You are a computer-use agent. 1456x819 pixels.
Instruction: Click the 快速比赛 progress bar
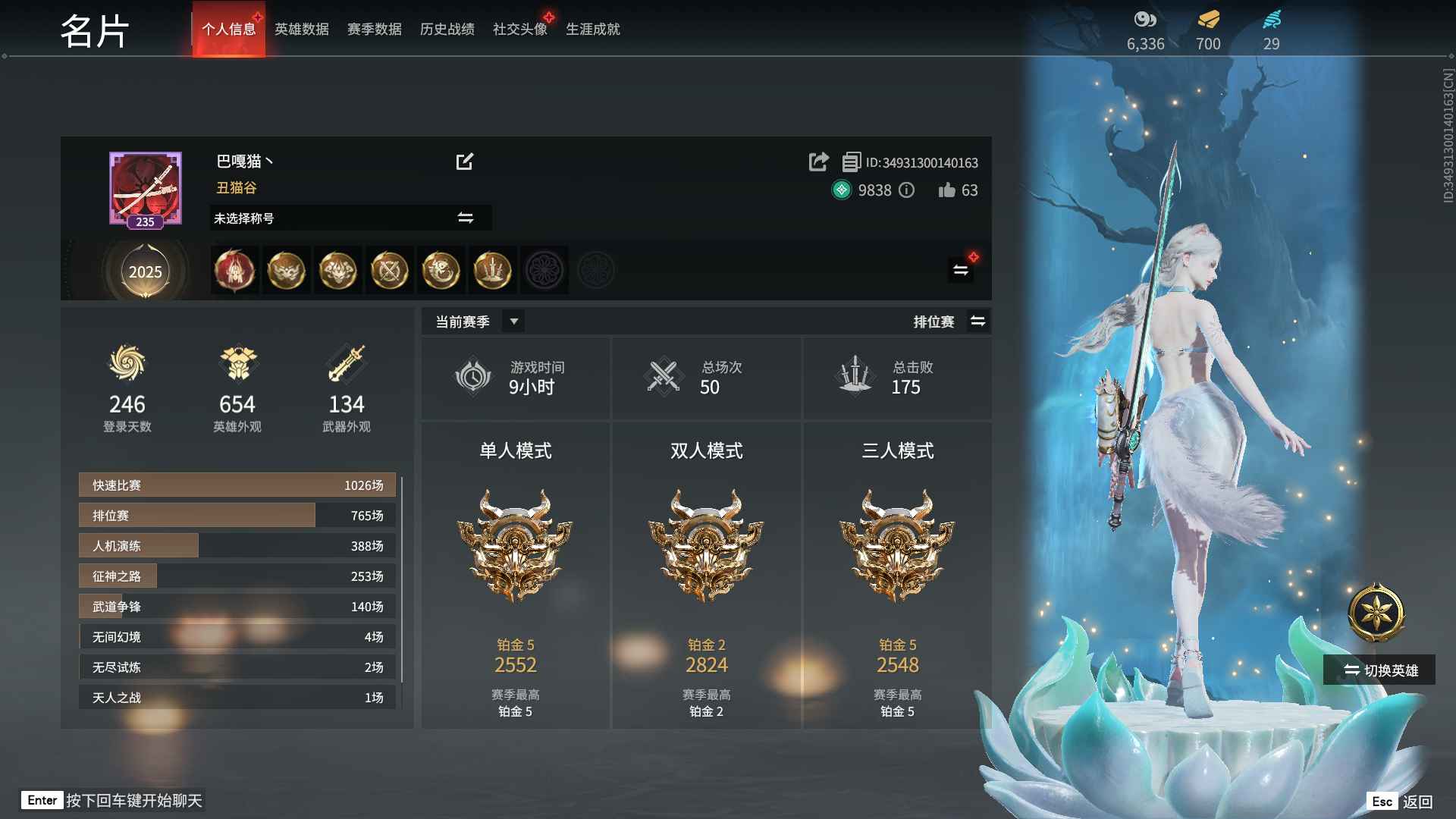coord(236,485)
